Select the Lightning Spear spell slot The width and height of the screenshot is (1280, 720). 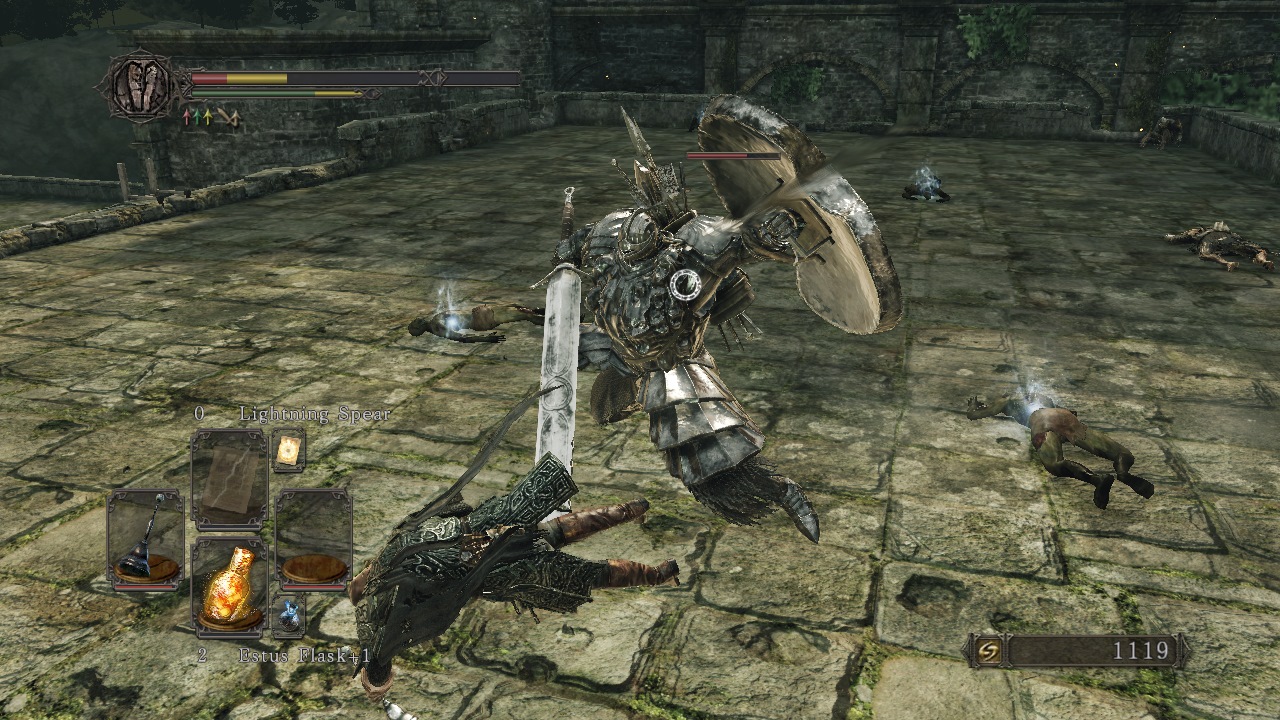[229, 479]
